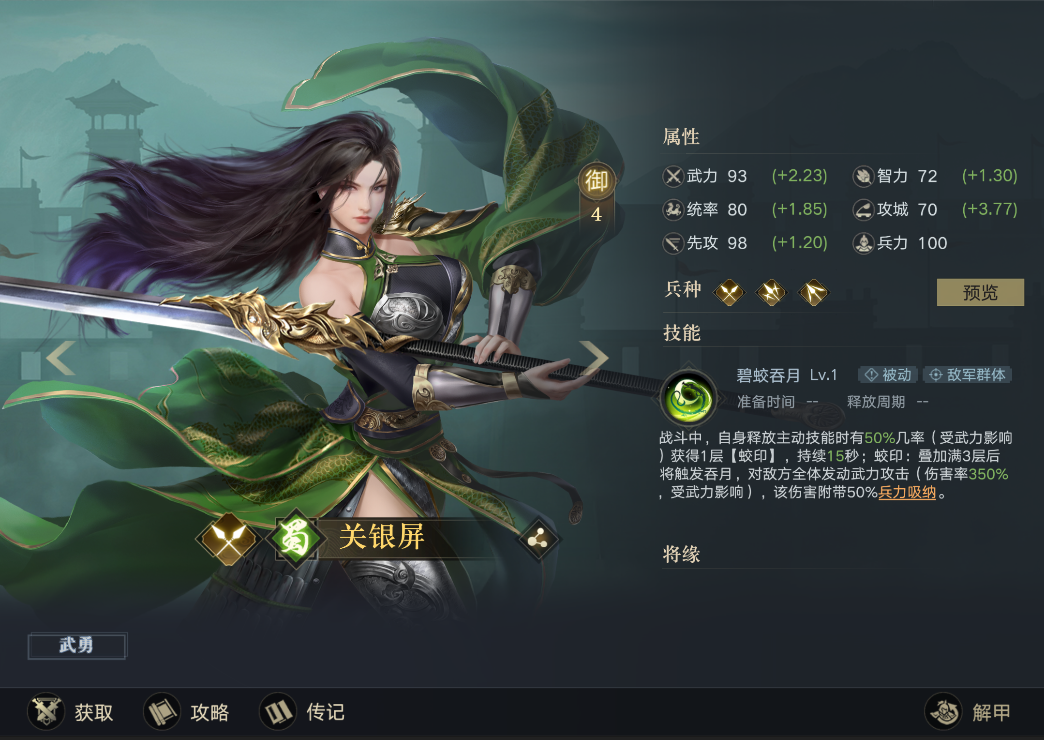Click the share icon beside 关银屏's name
This screenshot has width=1044, height=740.
coord(540,539)
